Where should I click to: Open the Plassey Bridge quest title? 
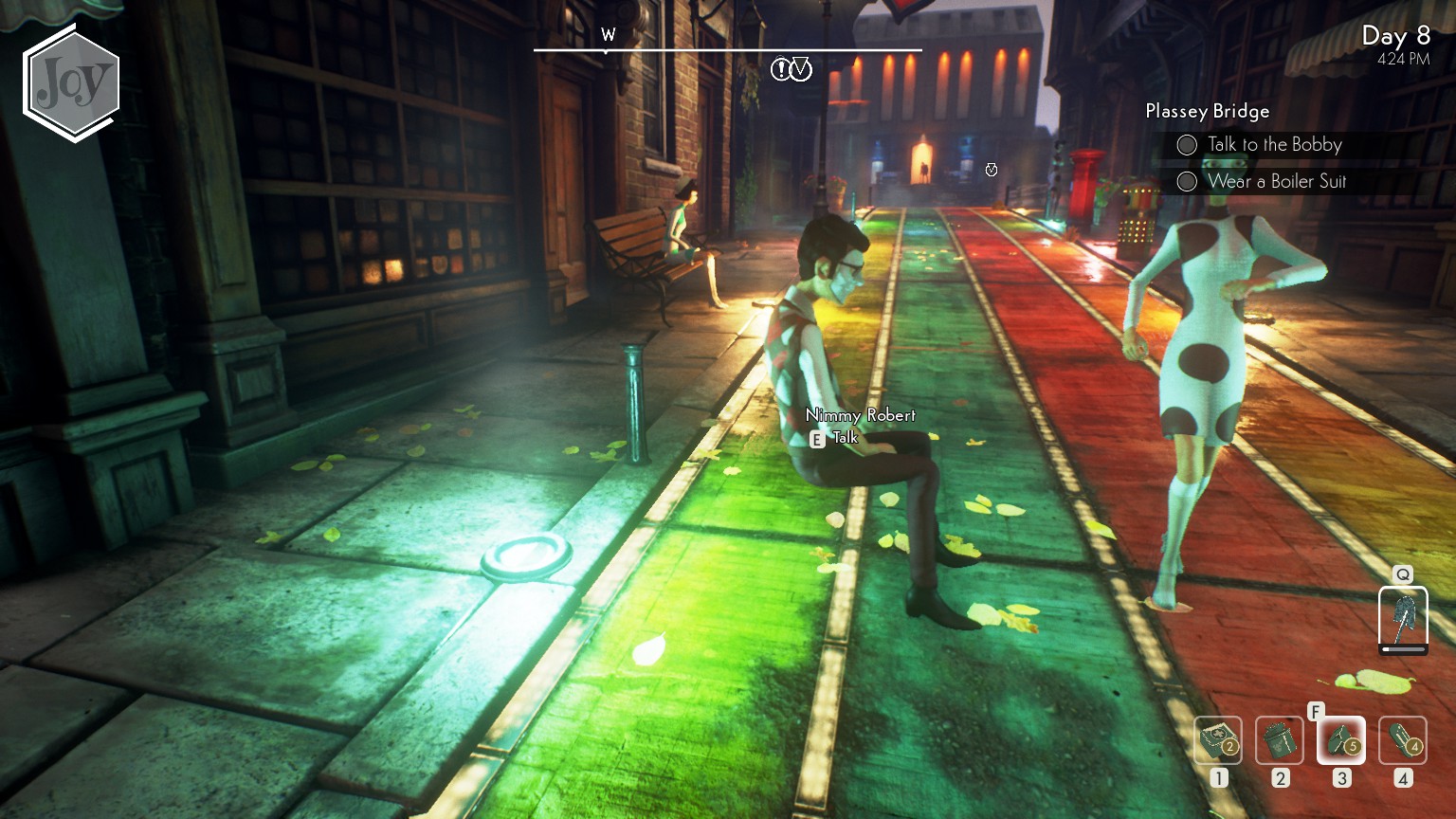[x=1207, y=111]
